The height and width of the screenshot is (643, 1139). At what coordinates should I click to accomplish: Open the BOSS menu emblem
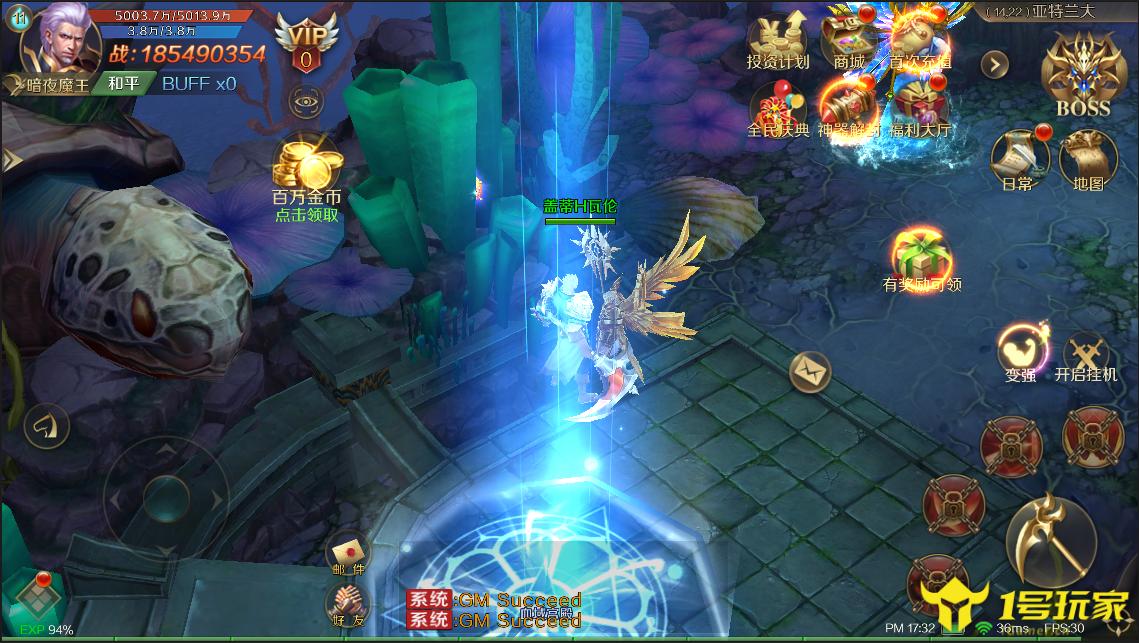click(x=1083, y=72)
